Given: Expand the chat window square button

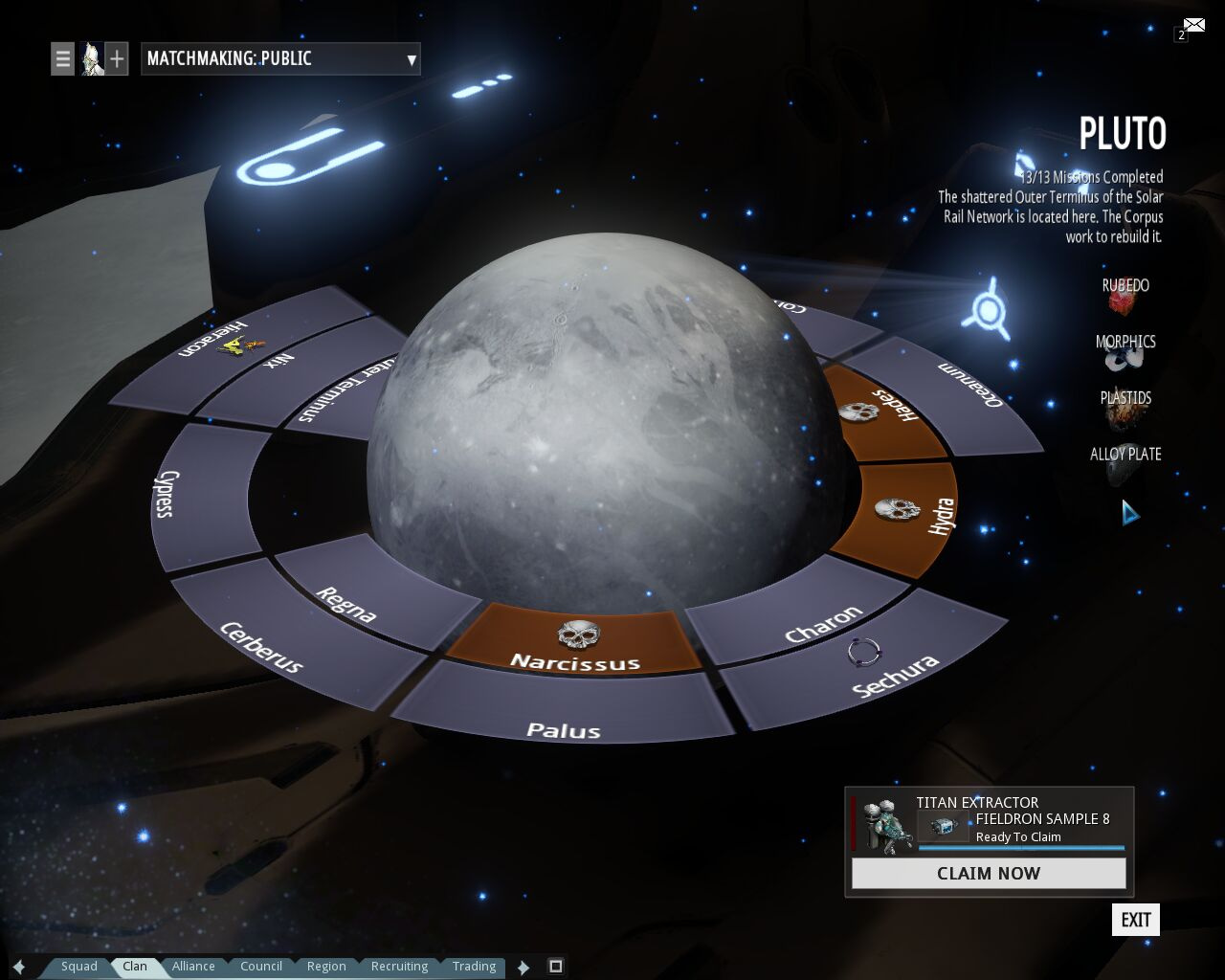Looking at the screenshot, I should point(555,966).
